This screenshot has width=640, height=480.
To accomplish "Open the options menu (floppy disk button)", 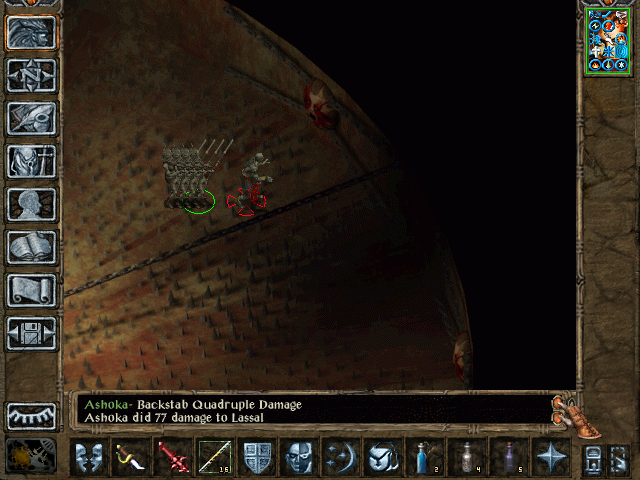I will [31, 333].
